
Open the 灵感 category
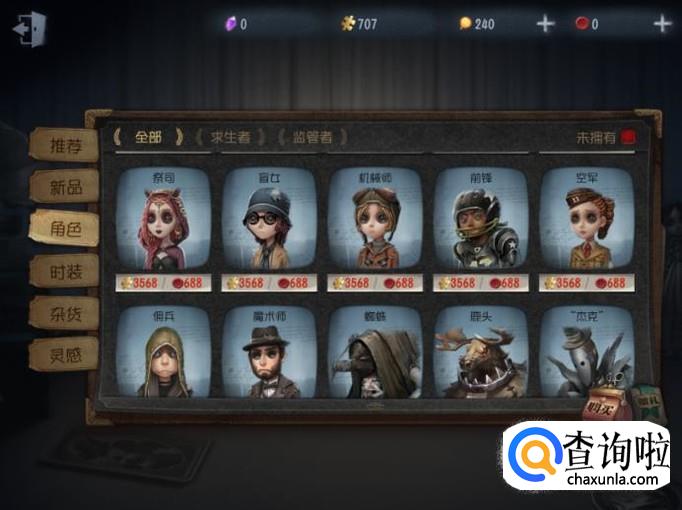(63, 352)
